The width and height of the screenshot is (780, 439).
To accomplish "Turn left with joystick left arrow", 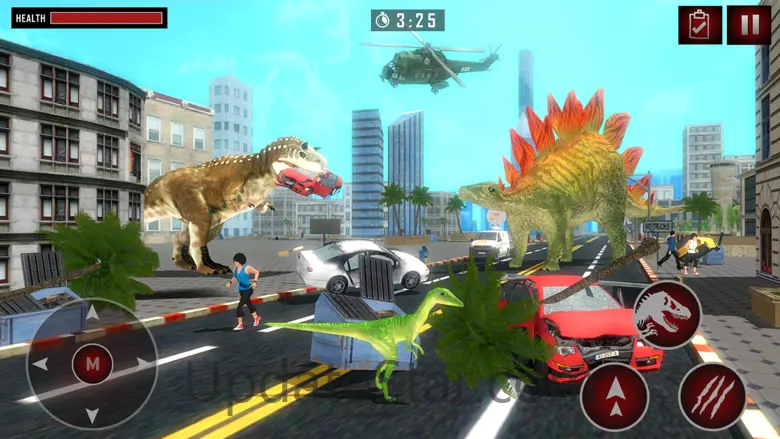I will [42, 364].
